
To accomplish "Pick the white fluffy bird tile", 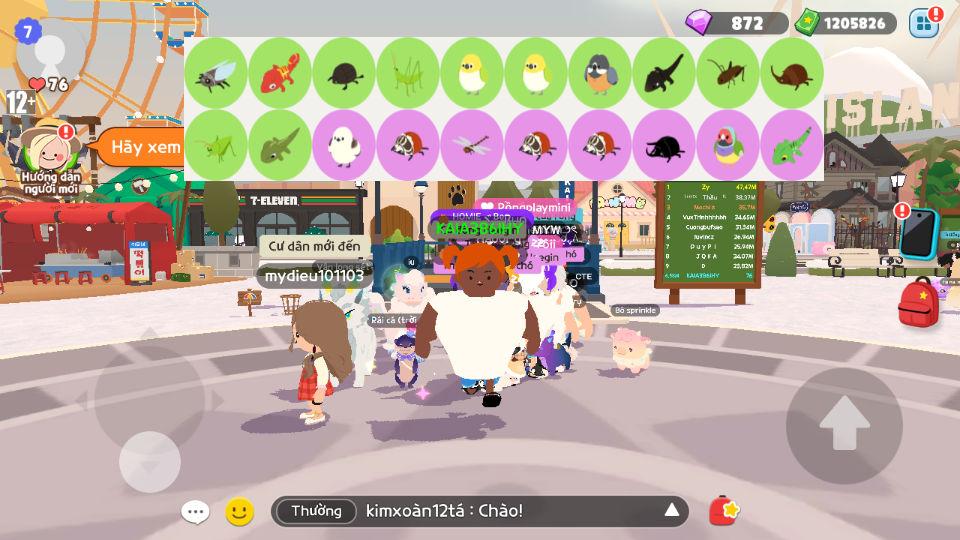I will 345,145.
